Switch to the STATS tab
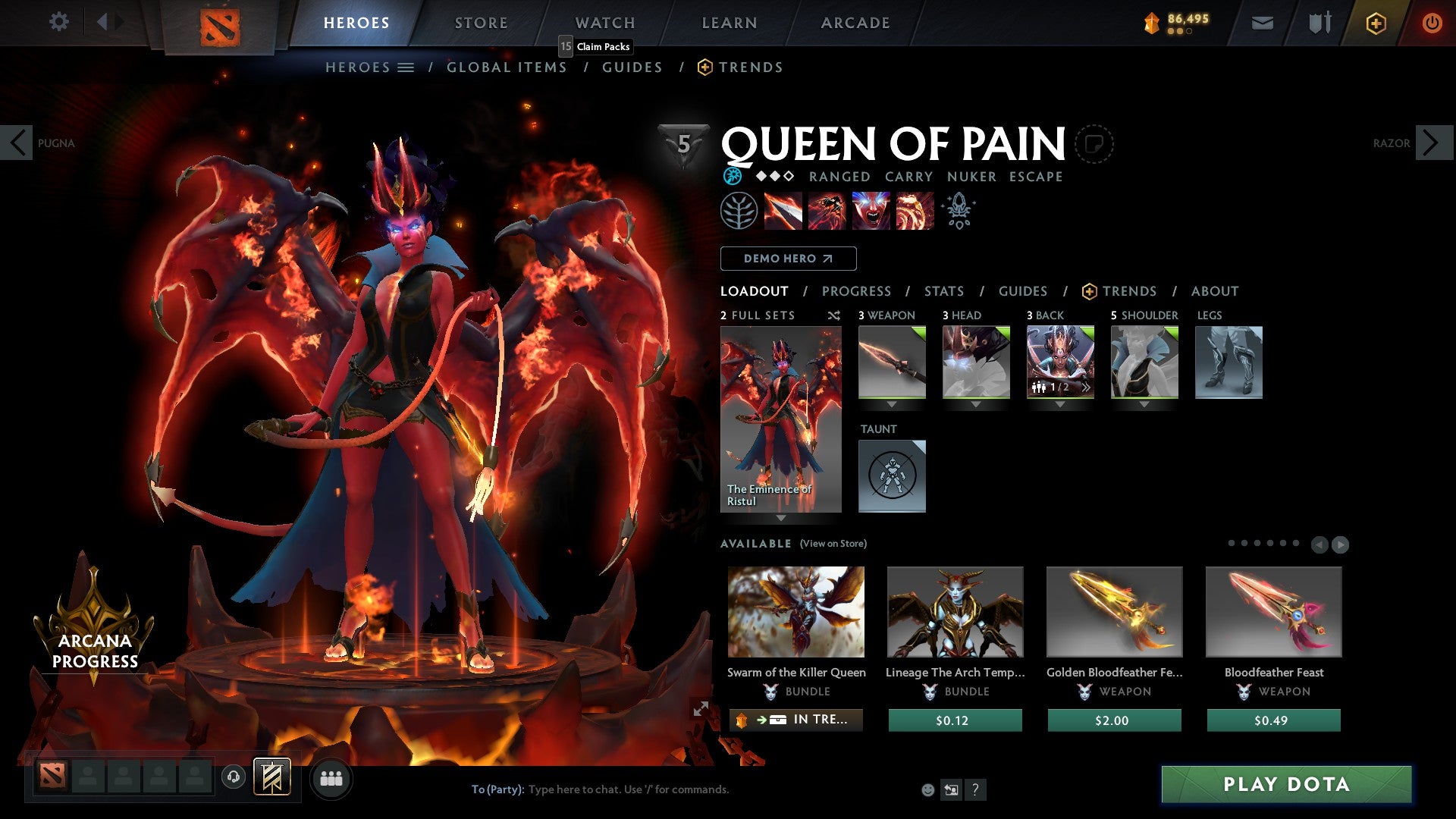Image resolution: width=1456 pixels, height=819 pixels. (x=943, y=290)
